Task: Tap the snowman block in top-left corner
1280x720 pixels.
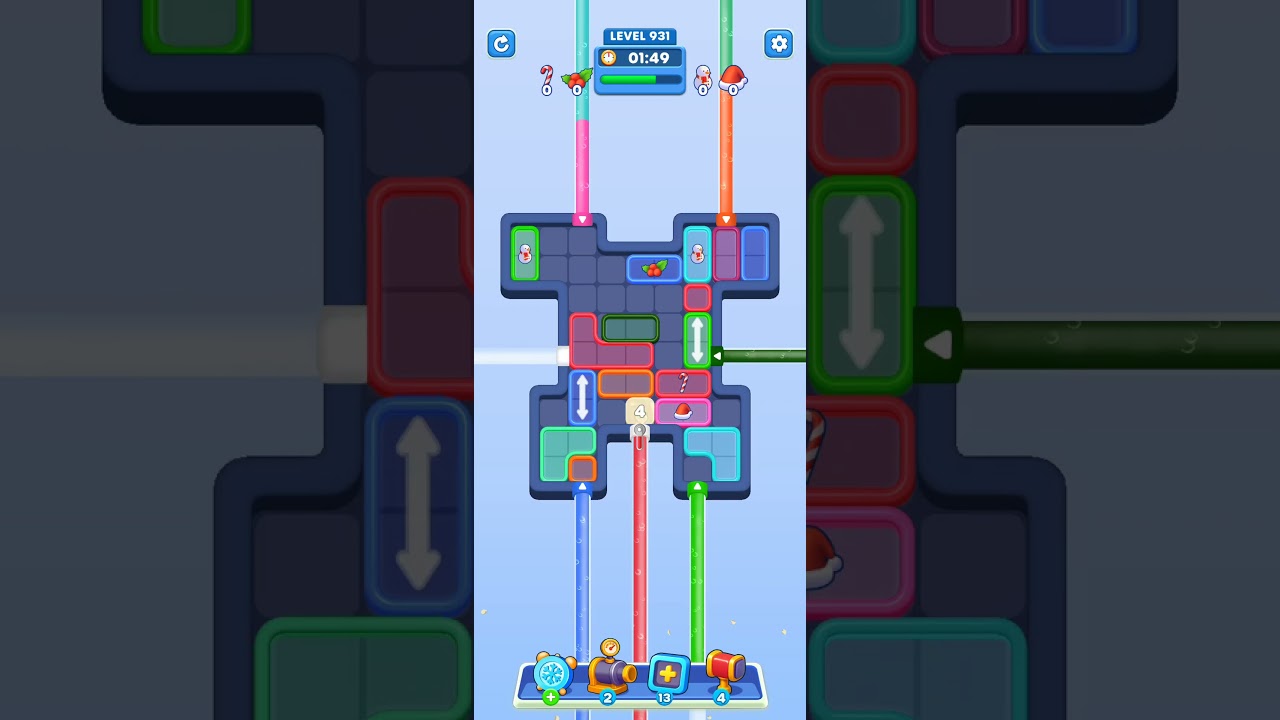Action: tap(527, 255)
